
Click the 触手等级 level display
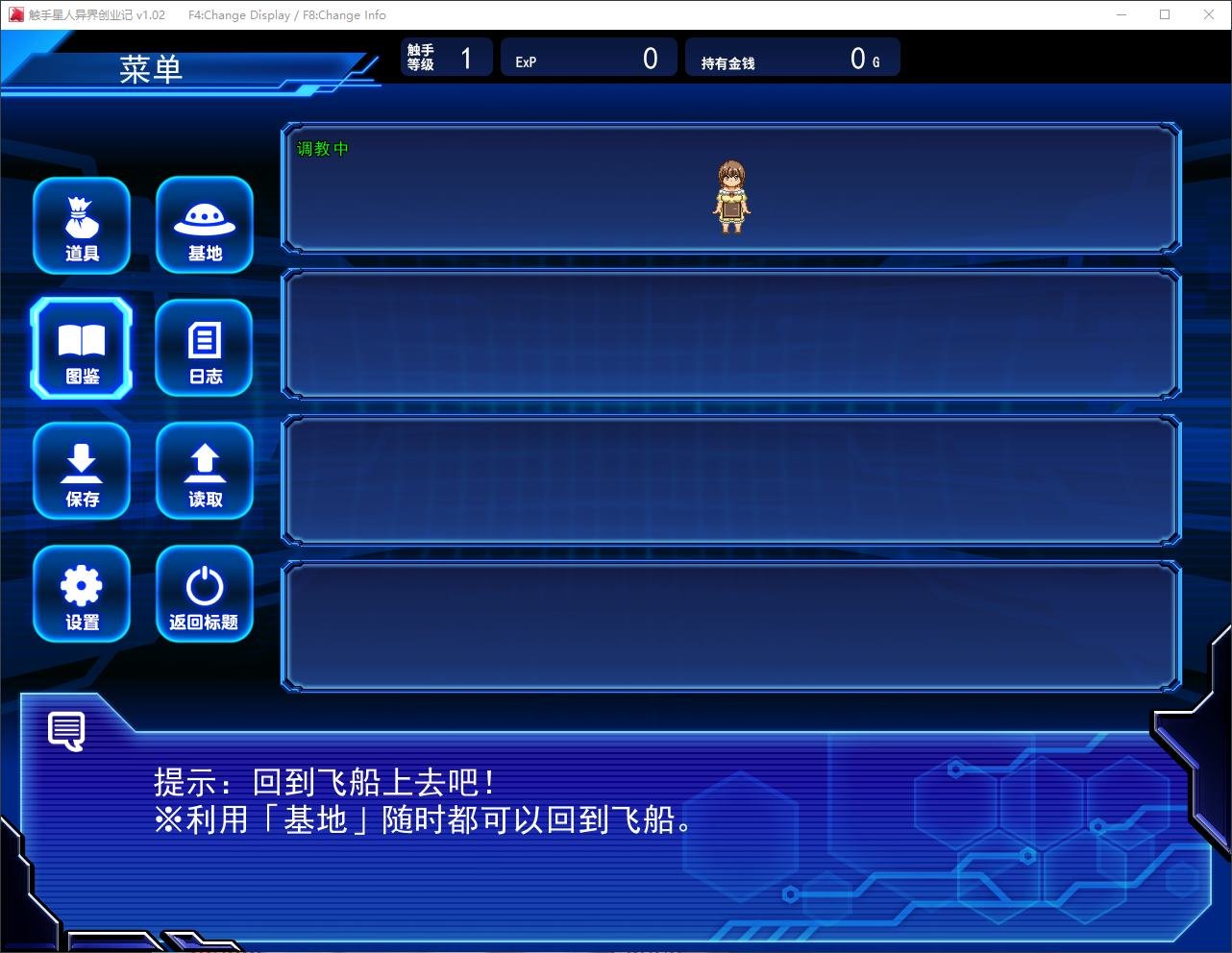[446, 57]
